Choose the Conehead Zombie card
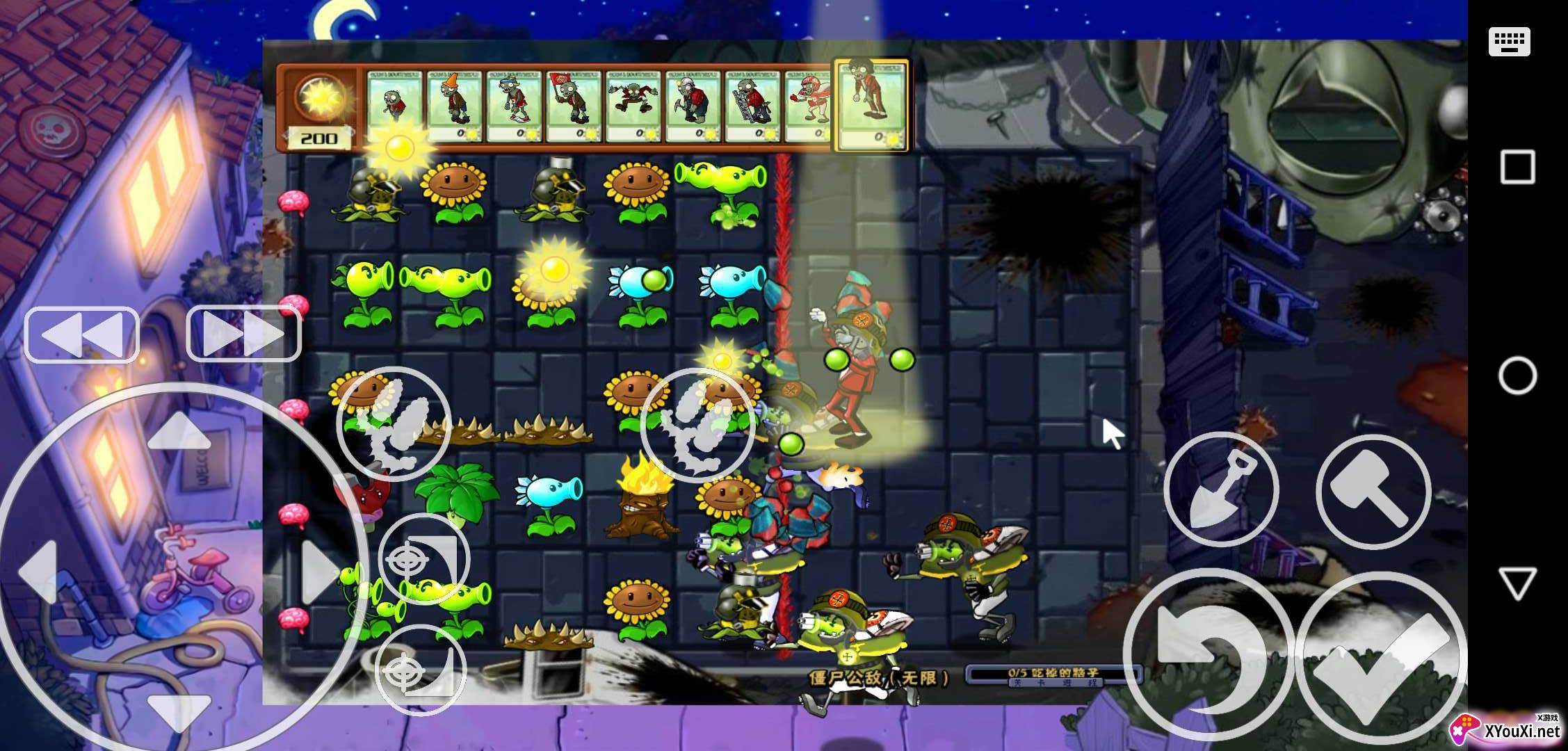The width and height of the screenshot is (1568, 751). (x=455, y=106)
